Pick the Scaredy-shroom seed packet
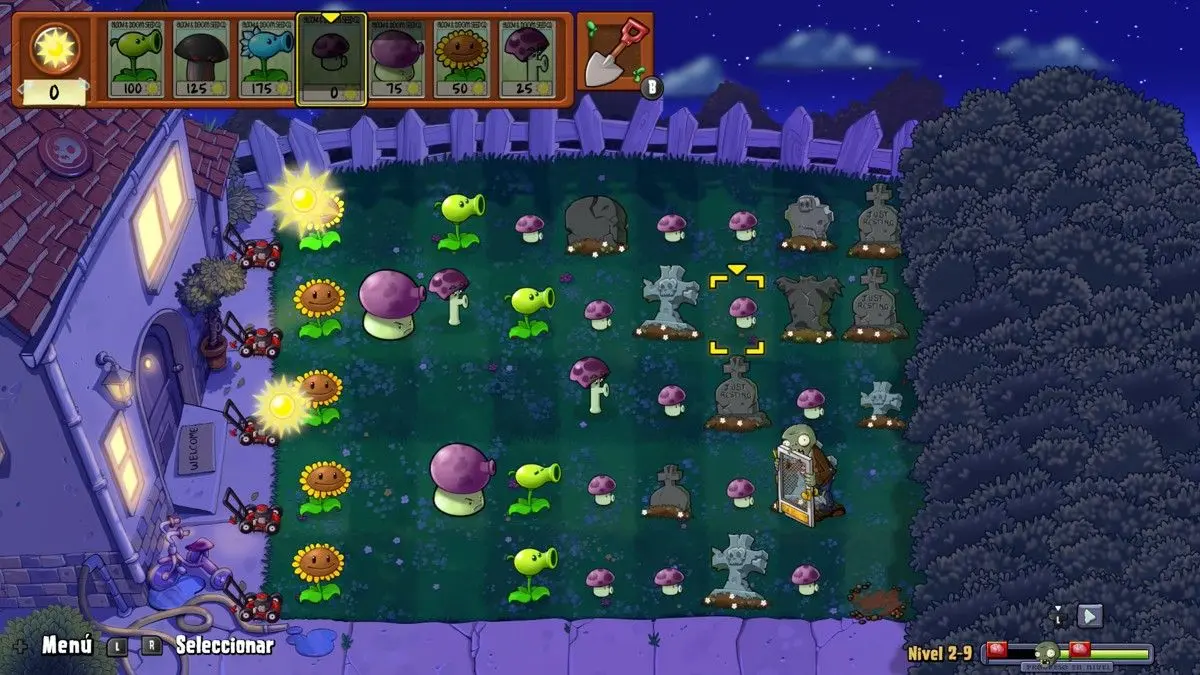1200x675 pixels. [527, 58]
